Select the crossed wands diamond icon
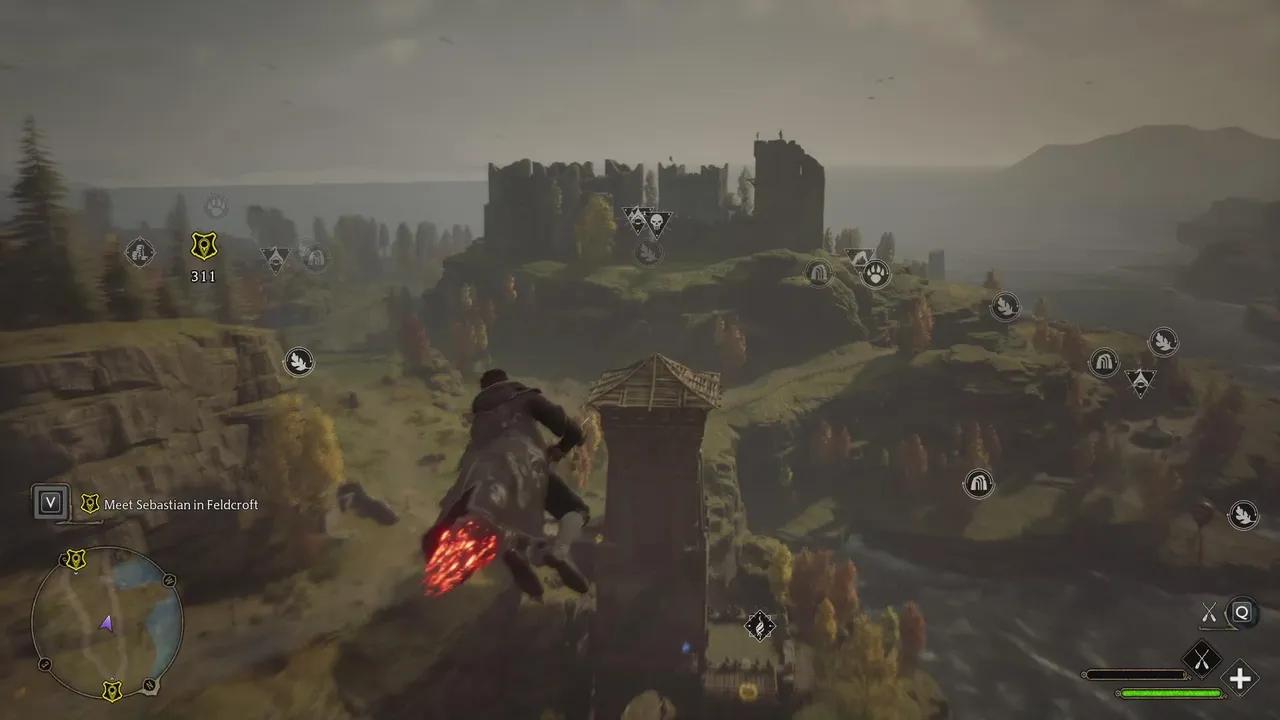The image size is (1280, 720). point(1201,658)
